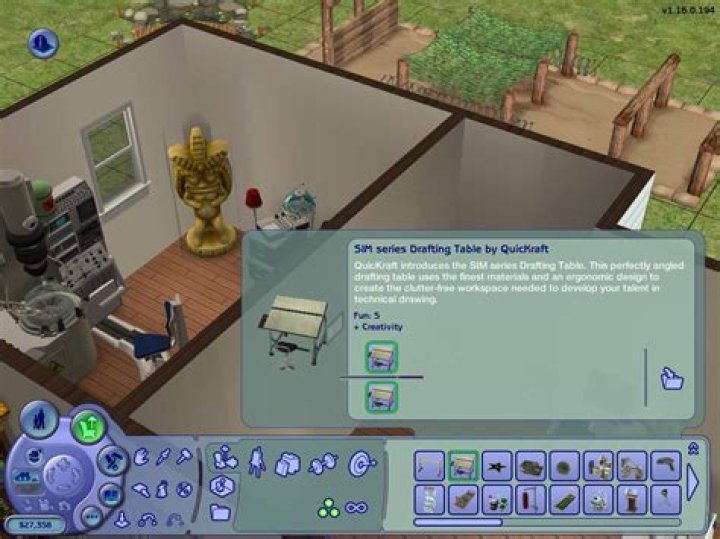Viewport: 720px width, 539px height.
Task: Click the hand tool in description panel
Action: pos(672,378)
